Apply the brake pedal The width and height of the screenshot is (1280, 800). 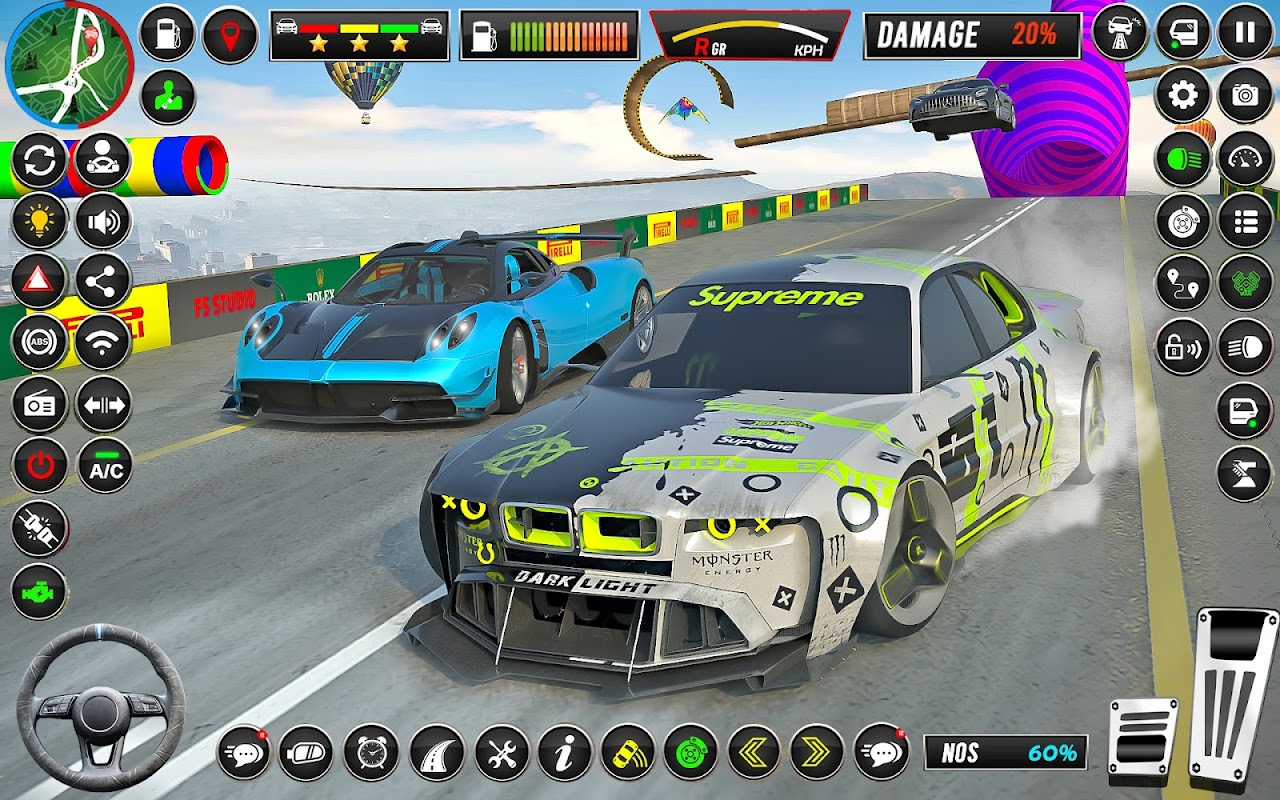(1143, 740)
